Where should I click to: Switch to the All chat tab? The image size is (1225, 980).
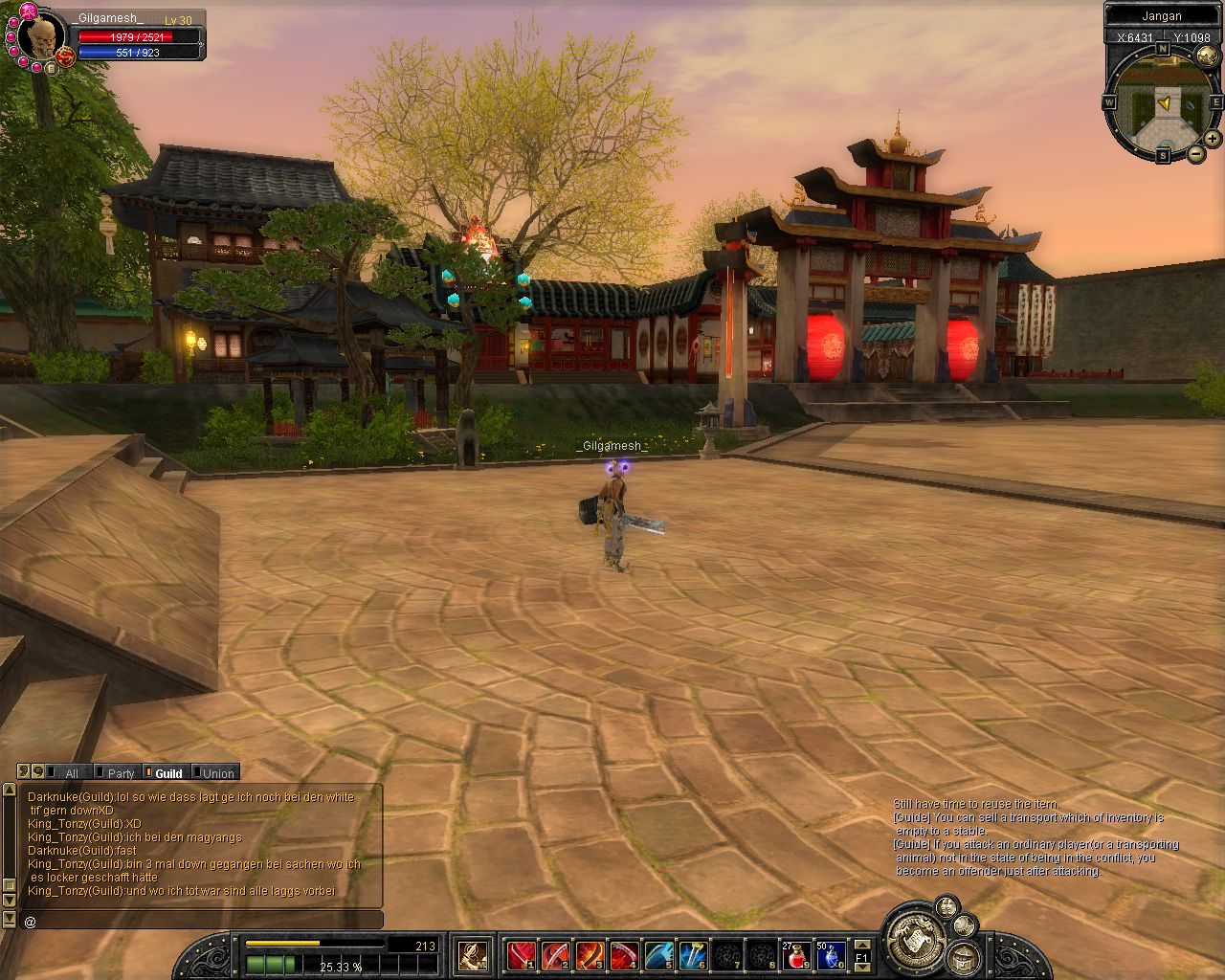tap(71, 773)
